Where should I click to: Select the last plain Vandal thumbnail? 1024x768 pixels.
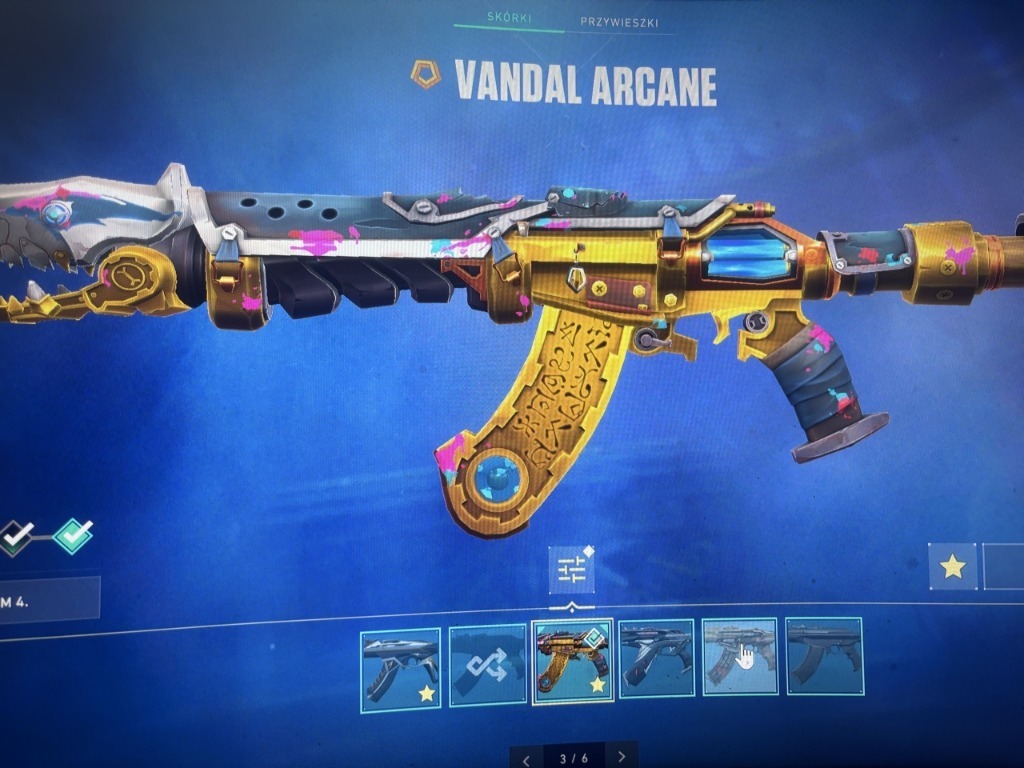824,657
